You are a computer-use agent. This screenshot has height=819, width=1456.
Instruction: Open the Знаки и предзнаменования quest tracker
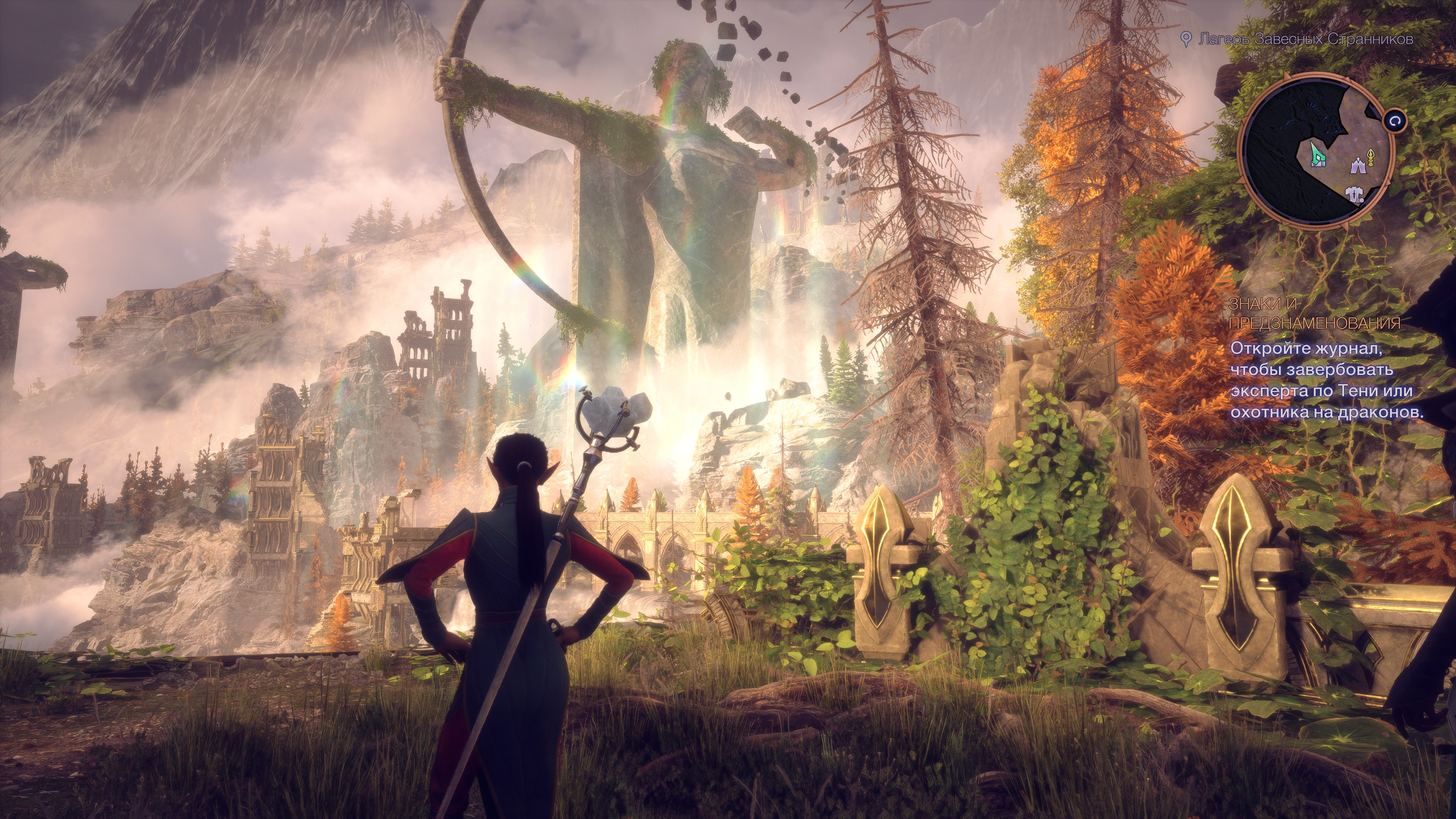(x=1315, y=313)
